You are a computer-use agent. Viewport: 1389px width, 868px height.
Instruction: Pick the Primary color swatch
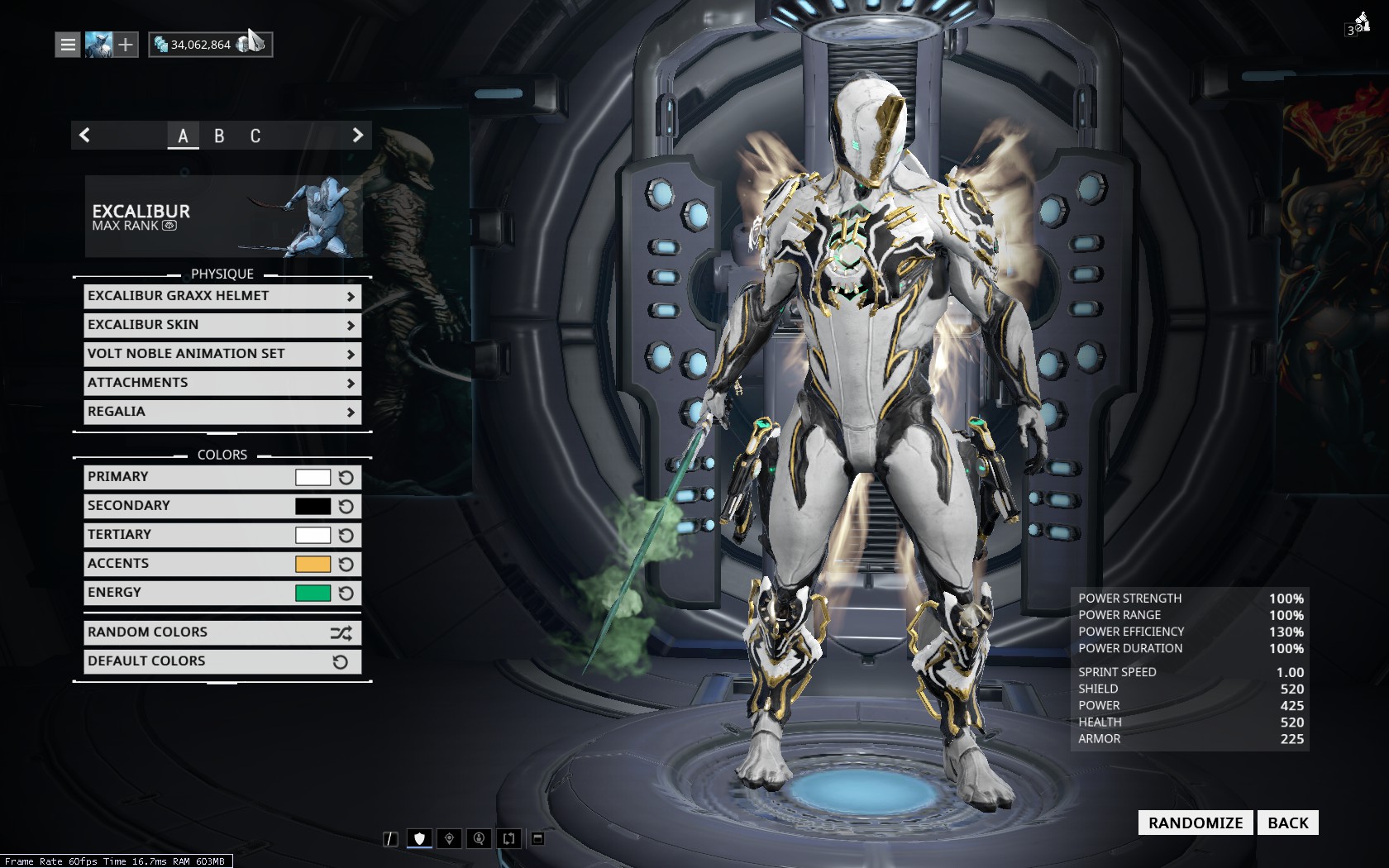pyautogui.click(x=313, y=477)
